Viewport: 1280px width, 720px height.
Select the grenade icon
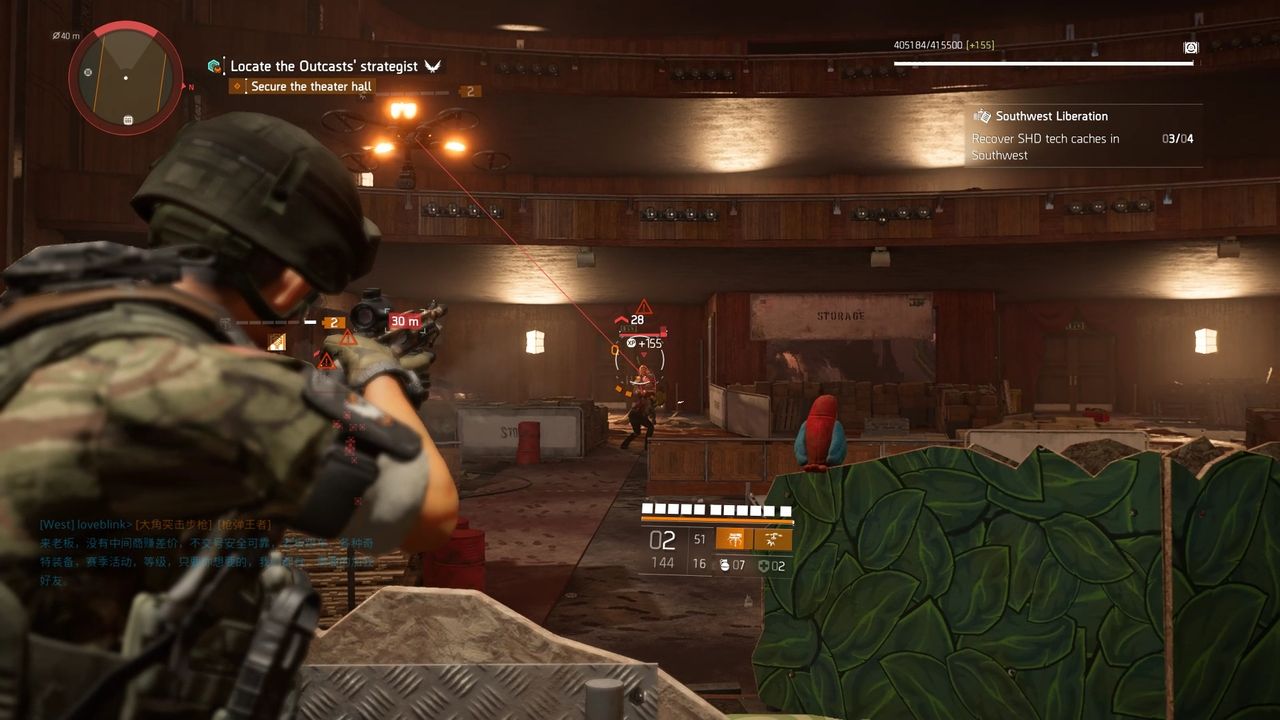point(725,565)
